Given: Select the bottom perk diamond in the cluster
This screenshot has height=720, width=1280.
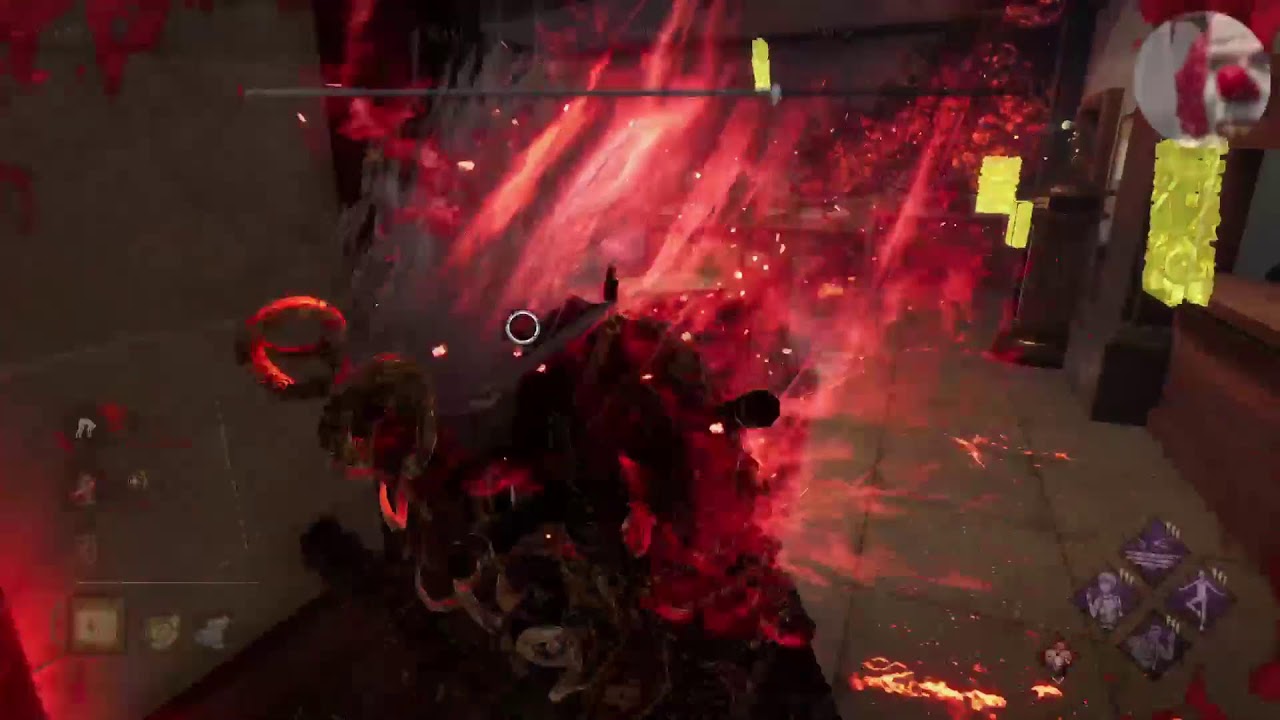Looking at the screenshot, I should point(1155,646).
